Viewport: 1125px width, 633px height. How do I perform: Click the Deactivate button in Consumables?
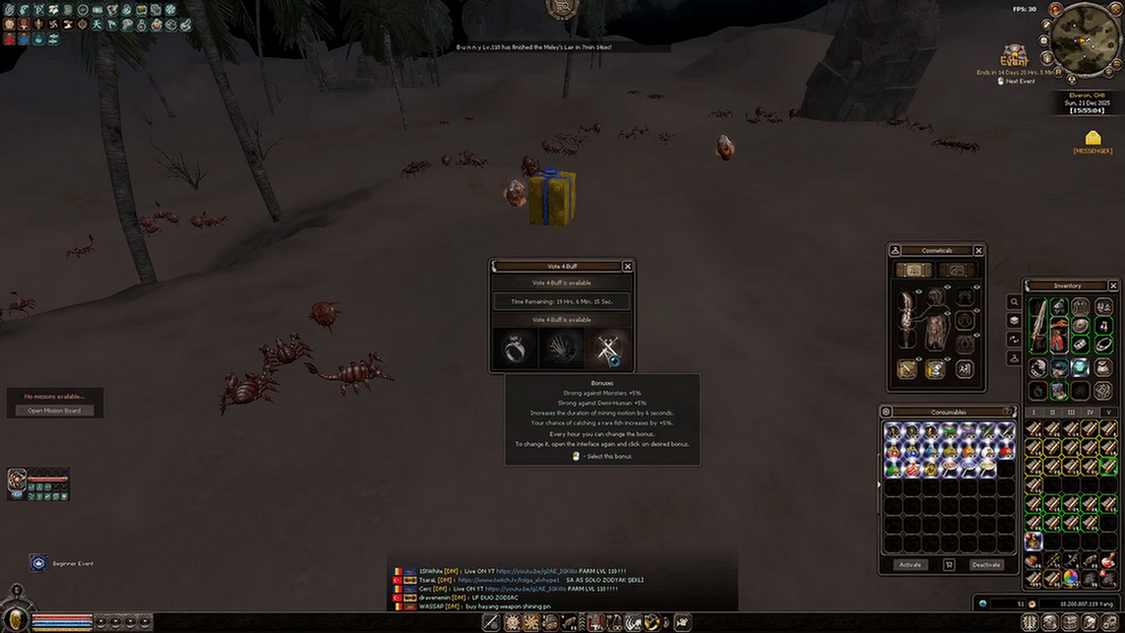tap(986, 565)
